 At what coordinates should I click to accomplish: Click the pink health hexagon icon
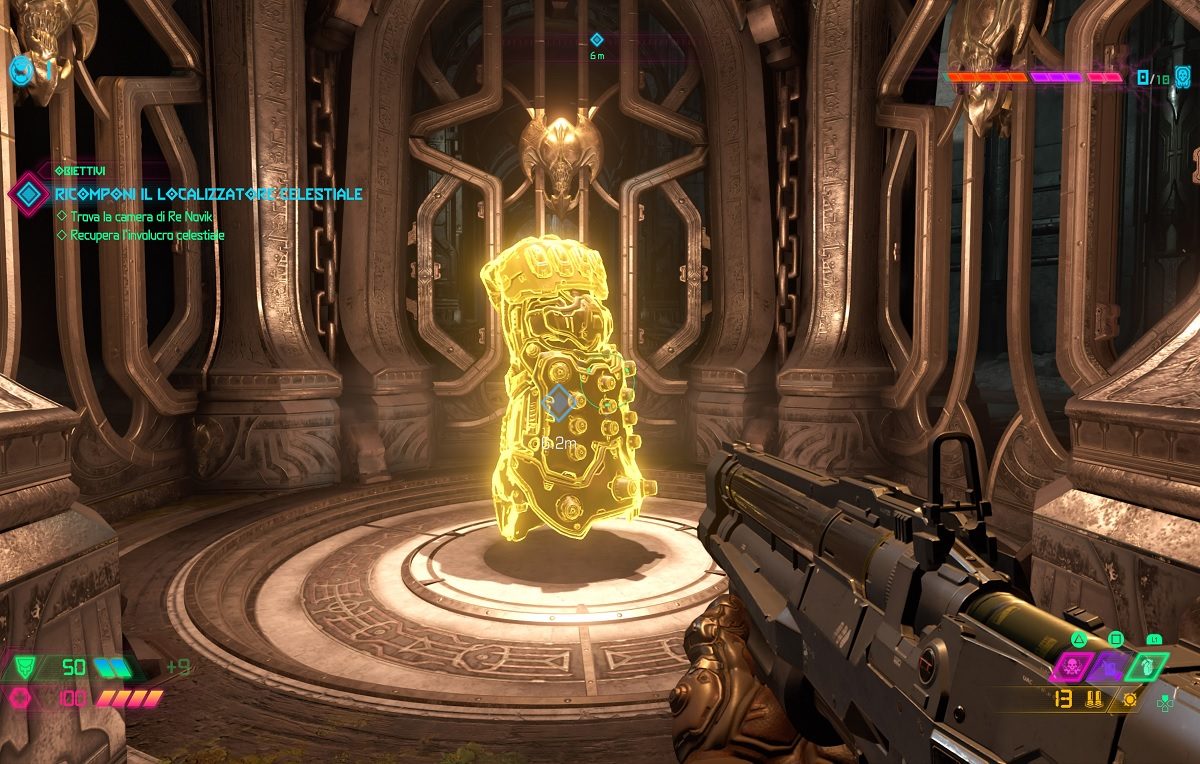[19, 698]
